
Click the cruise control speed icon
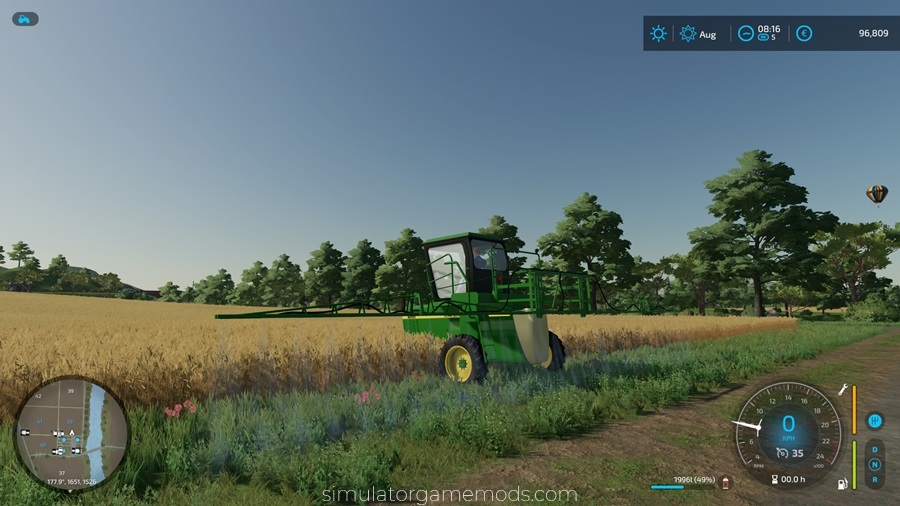point(781,453)
